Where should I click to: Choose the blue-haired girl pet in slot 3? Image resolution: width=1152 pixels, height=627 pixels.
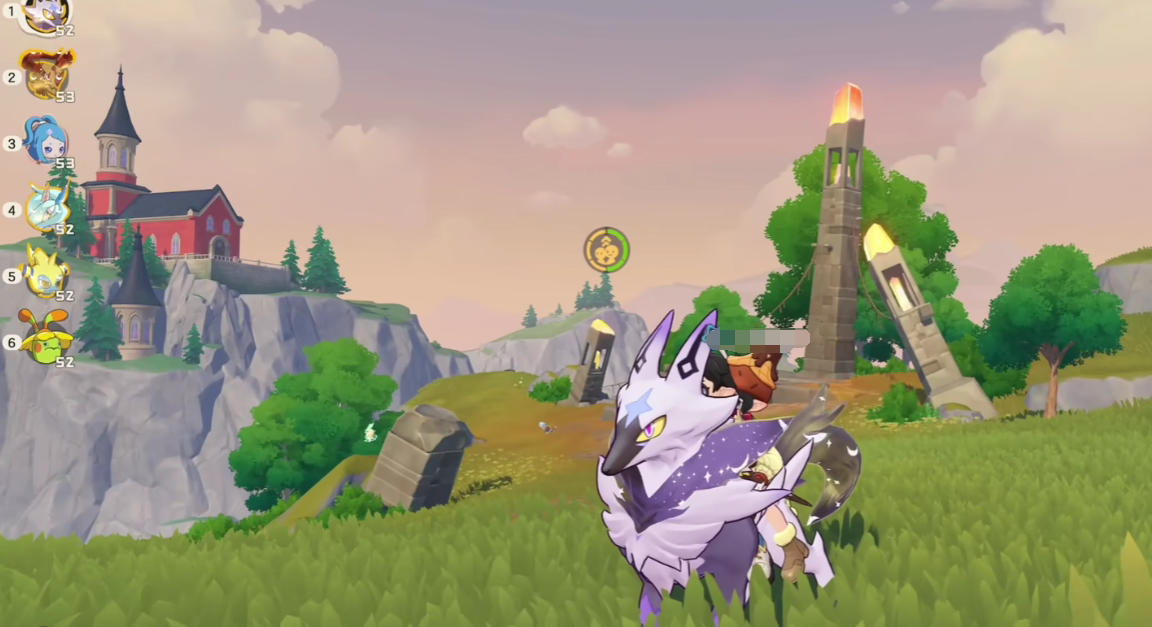coord(46,140)
